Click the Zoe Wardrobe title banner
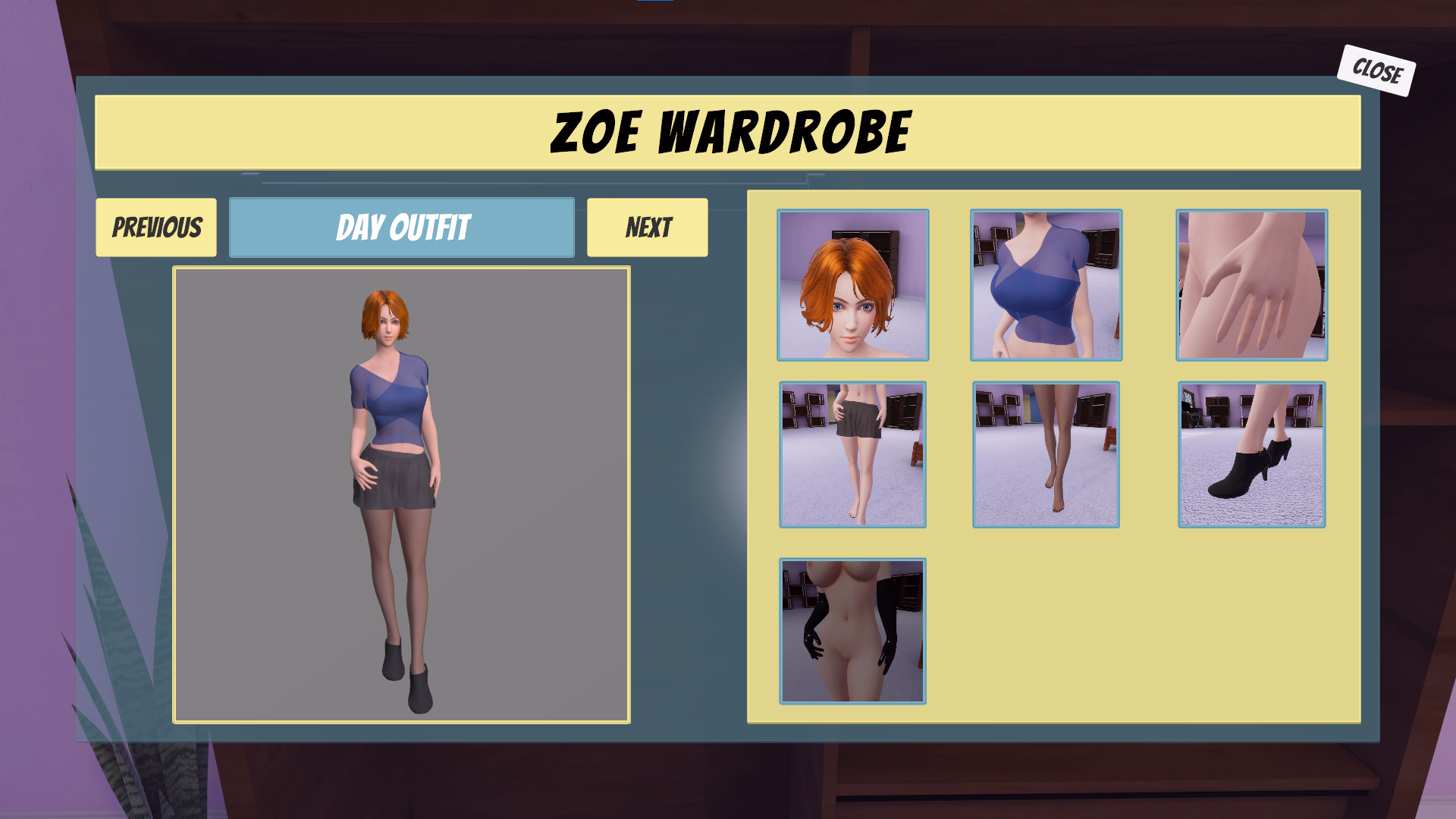This screenshot has height=819, width=1456. coord(728,131)
